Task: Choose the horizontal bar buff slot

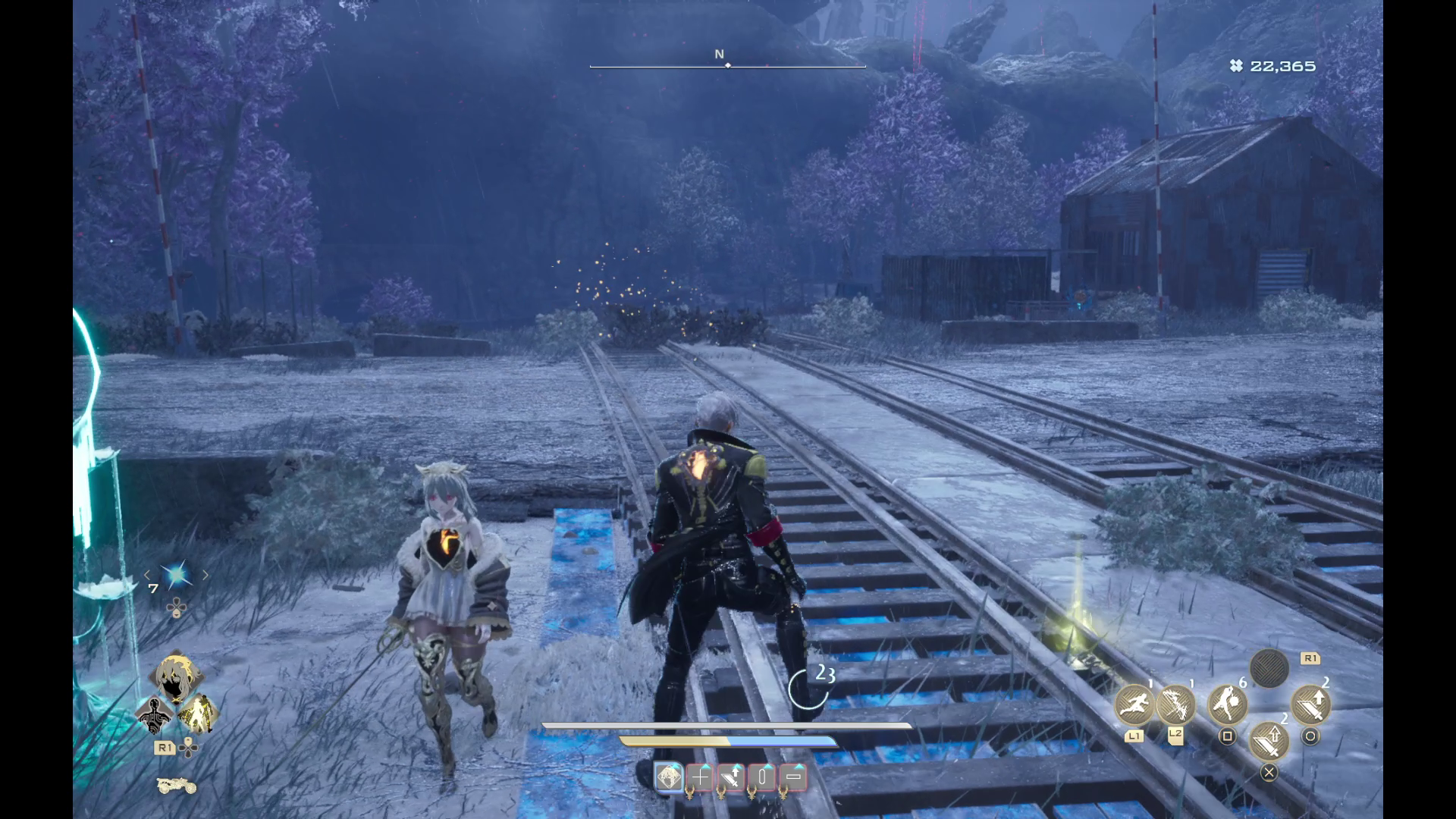Action: click(794, 777)
